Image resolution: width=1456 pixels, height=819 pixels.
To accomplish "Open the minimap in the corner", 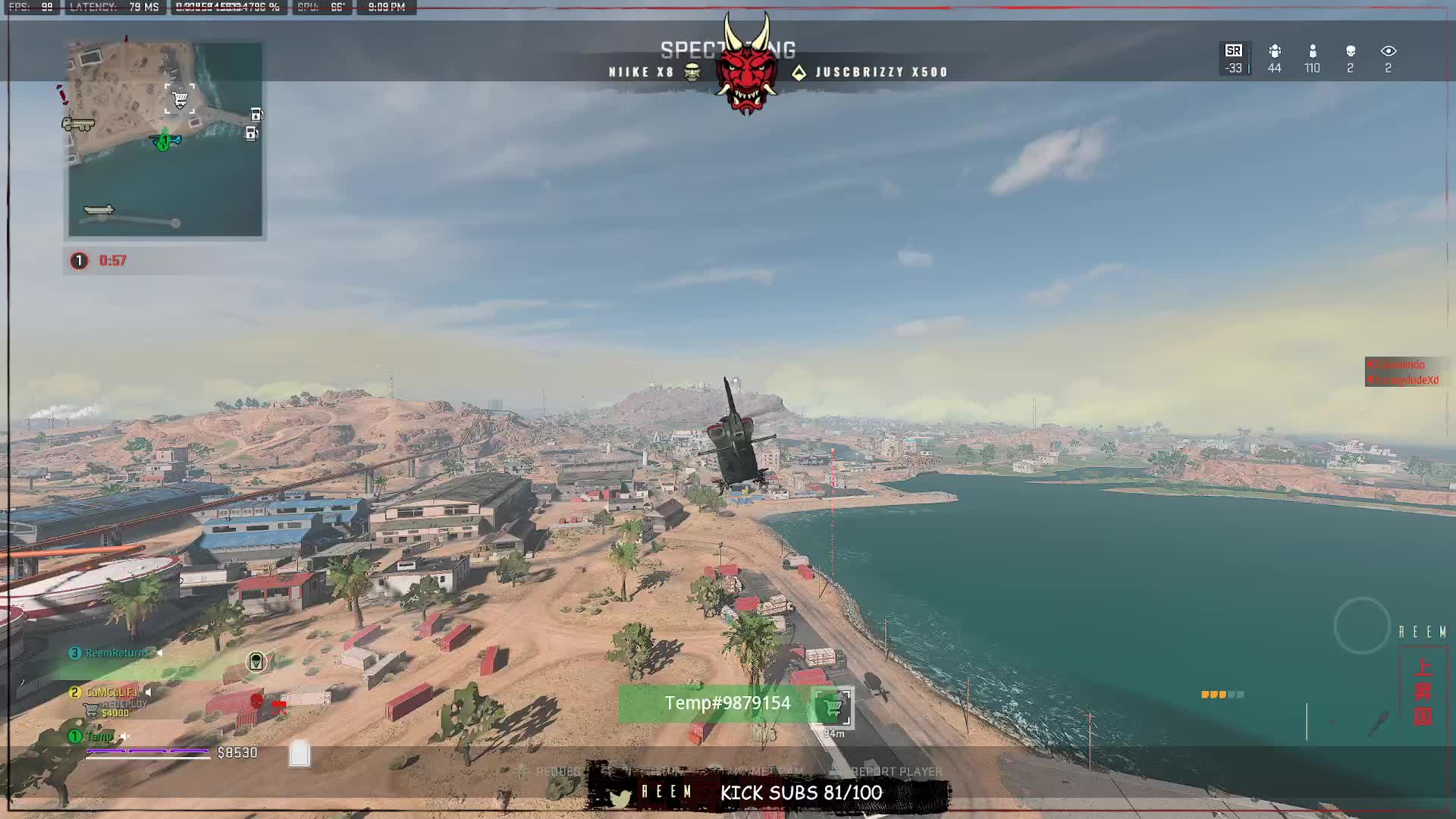I will coord(165,140).
